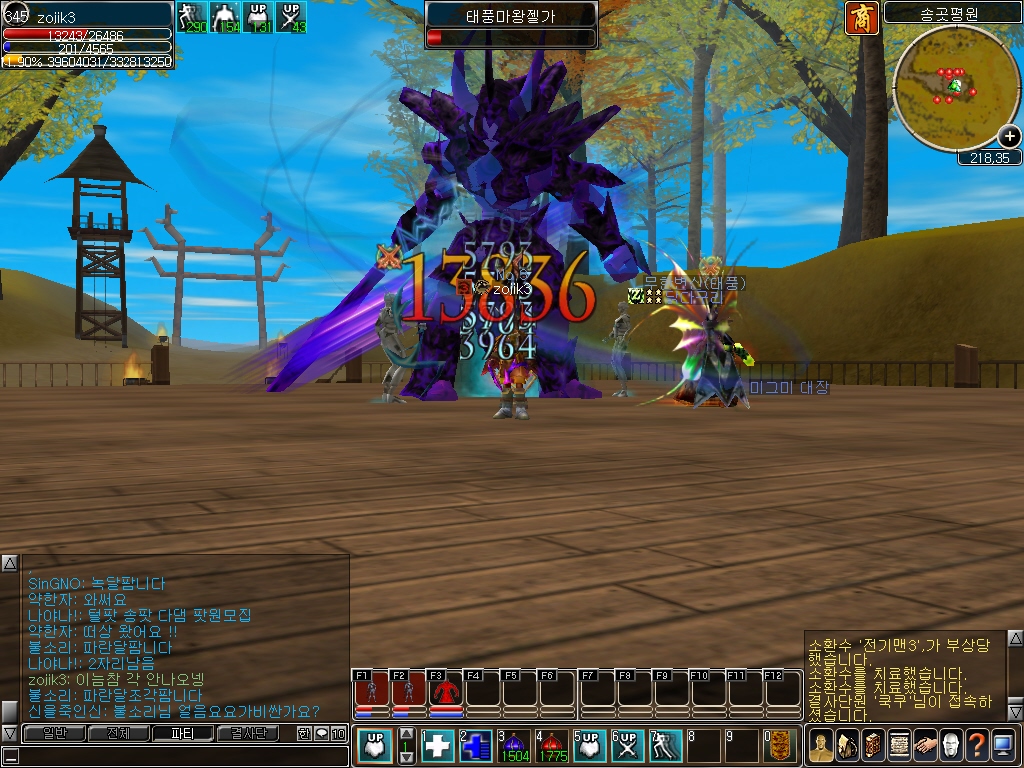This screenshot has height=768, width=1024.
Task: Use the shield emblem item in slot 0
Action: [x=783, y=746]
